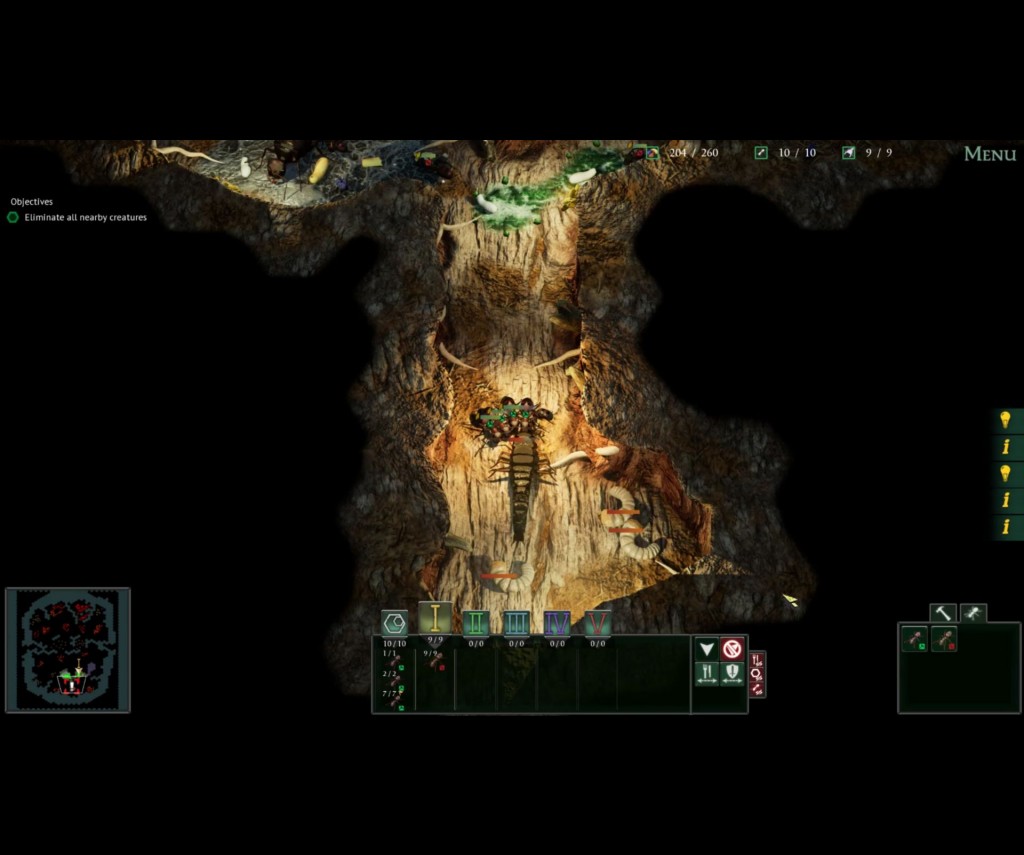Open the ant creatures tab
The height and width of the screenshot is (855, 1024).
click(x=972, y=613)
